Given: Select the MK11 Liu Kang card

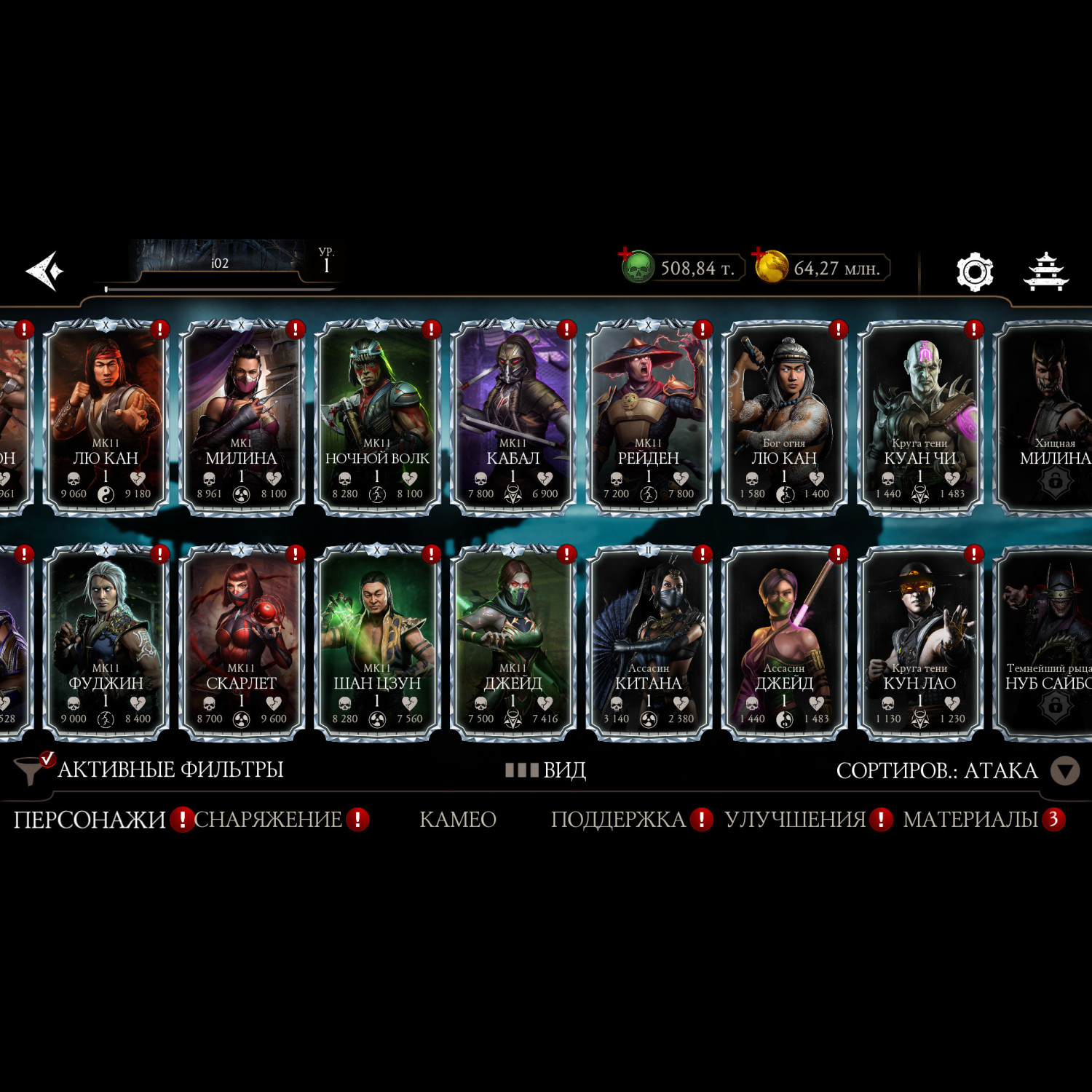Looking at the screenshot, I should pos(106,419).
